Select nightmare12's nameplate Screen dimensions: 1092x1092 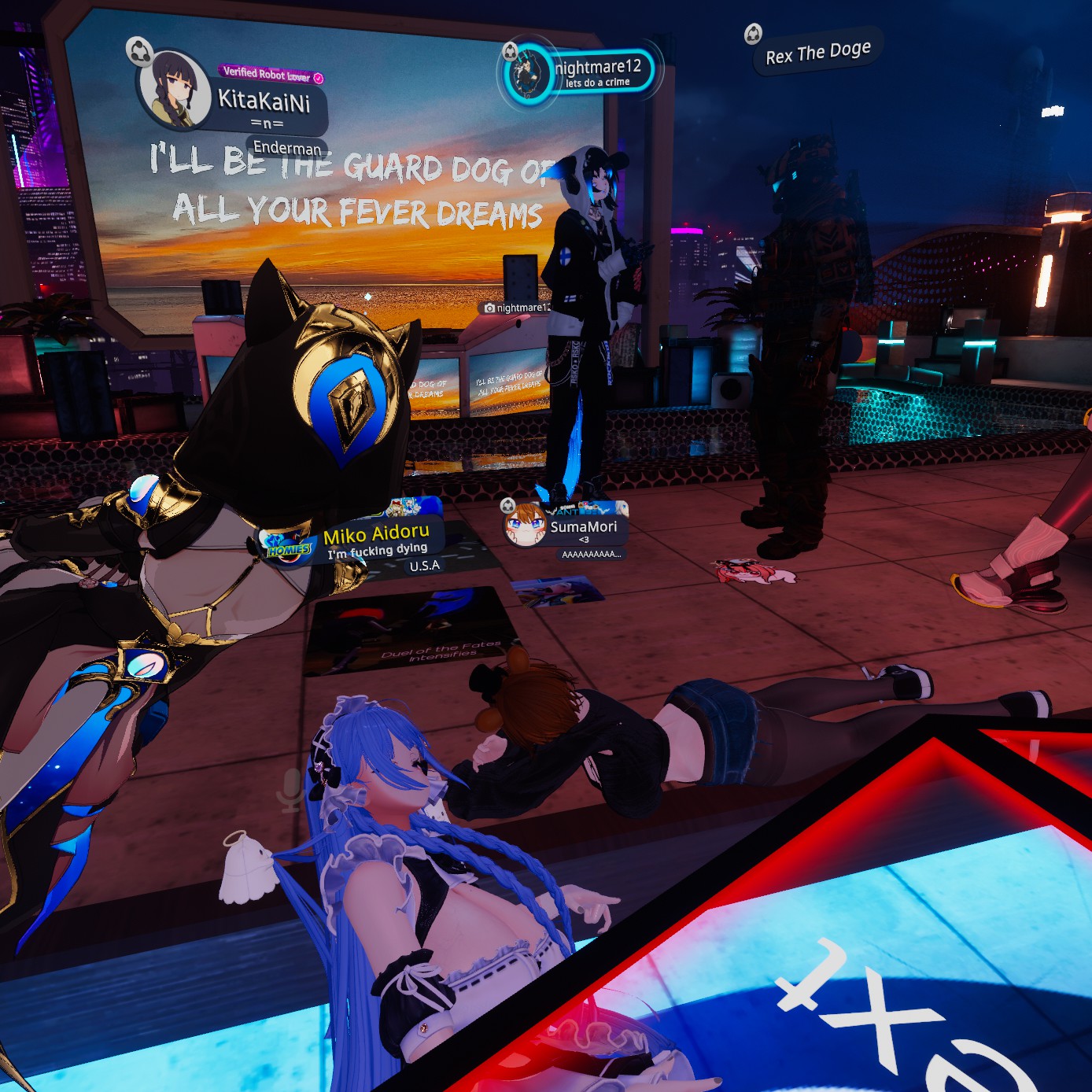coord(598,68)
